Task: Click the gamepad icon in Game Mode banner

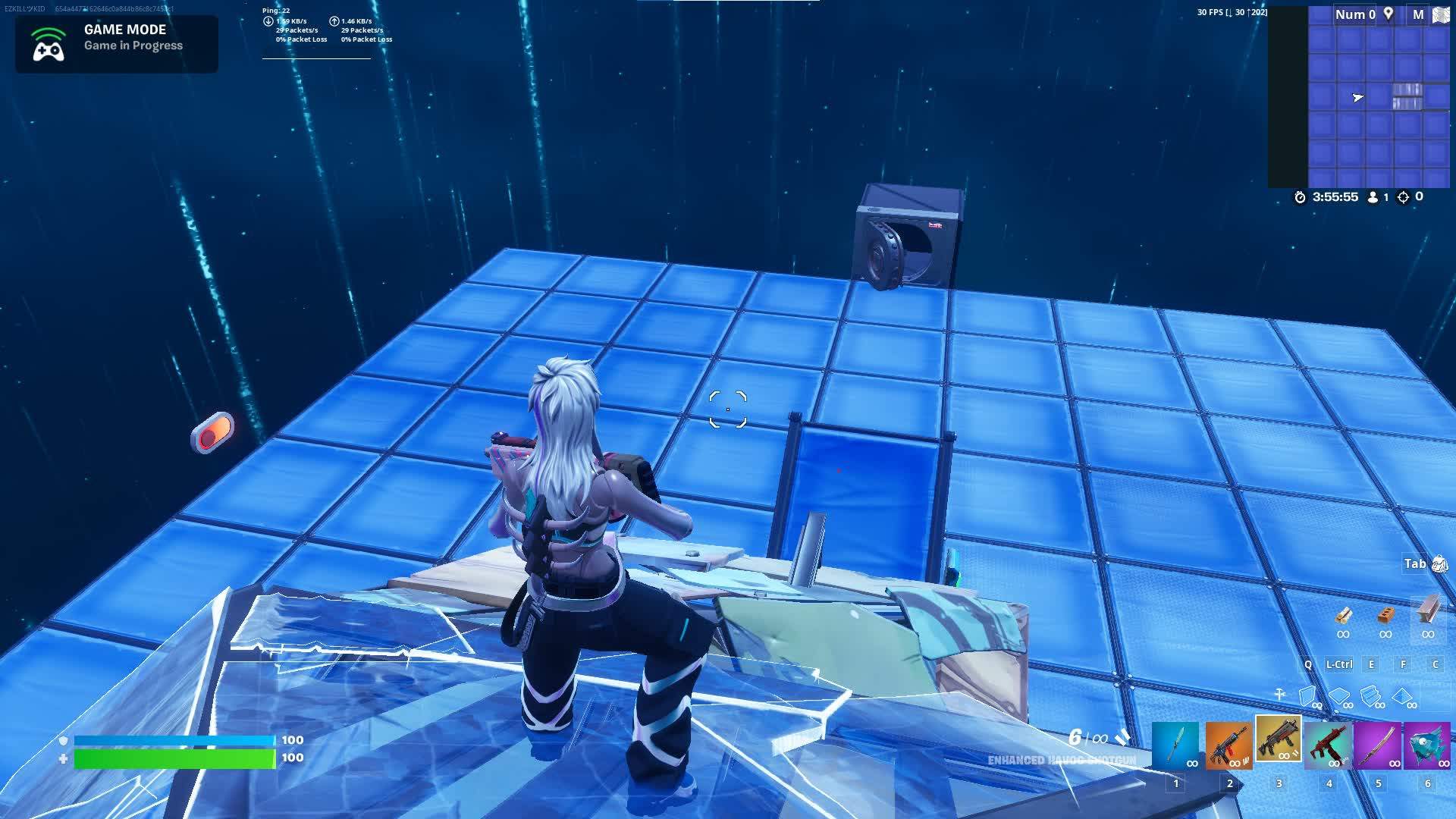Action: 49,43
